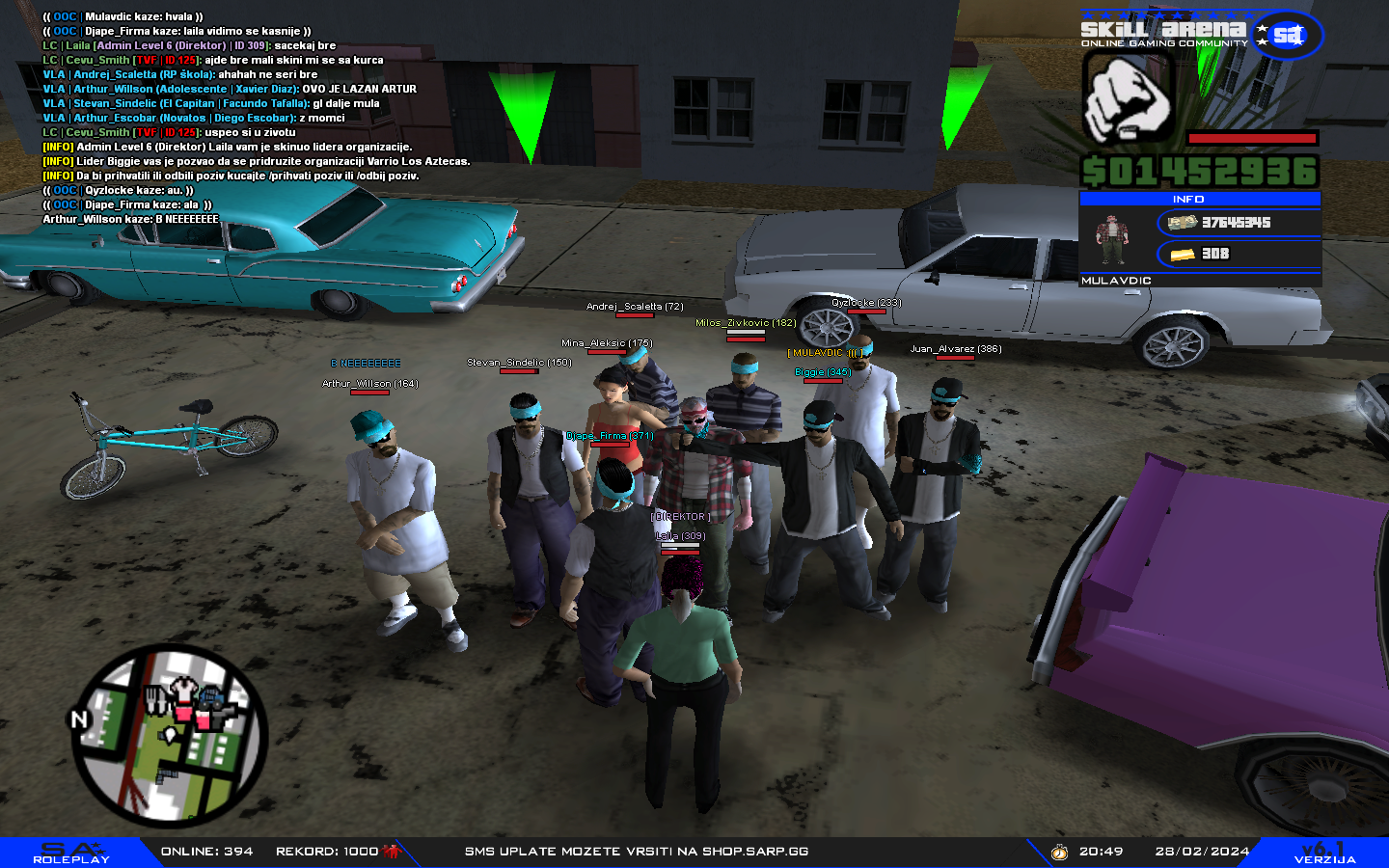Click the Mulavdic character portrait thumbnail
This screenshot has width=1389, height=868.
pyautogui.click(x=1111, y=237)
